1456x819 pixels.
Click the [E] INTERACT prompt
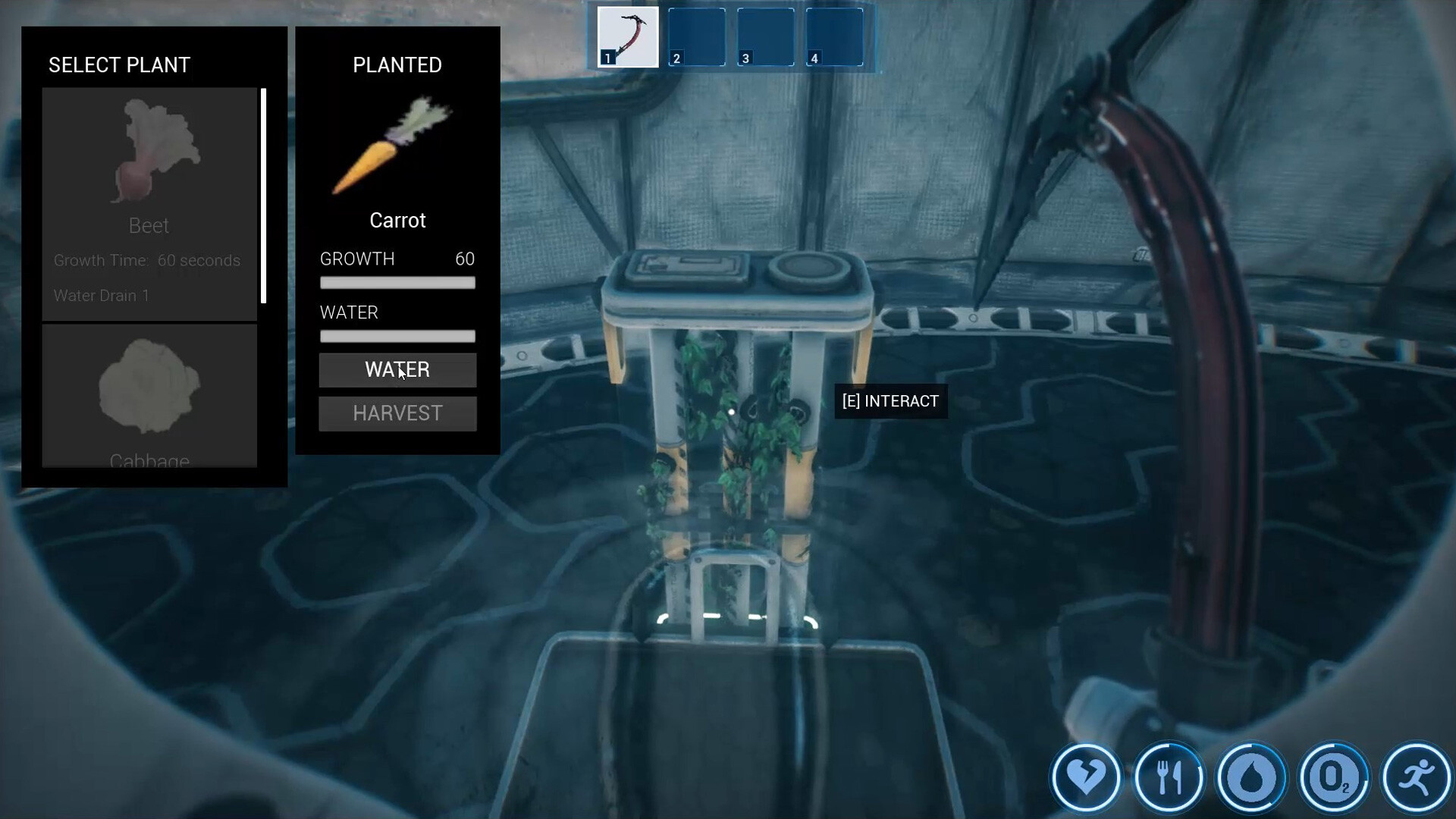(890, 401)
